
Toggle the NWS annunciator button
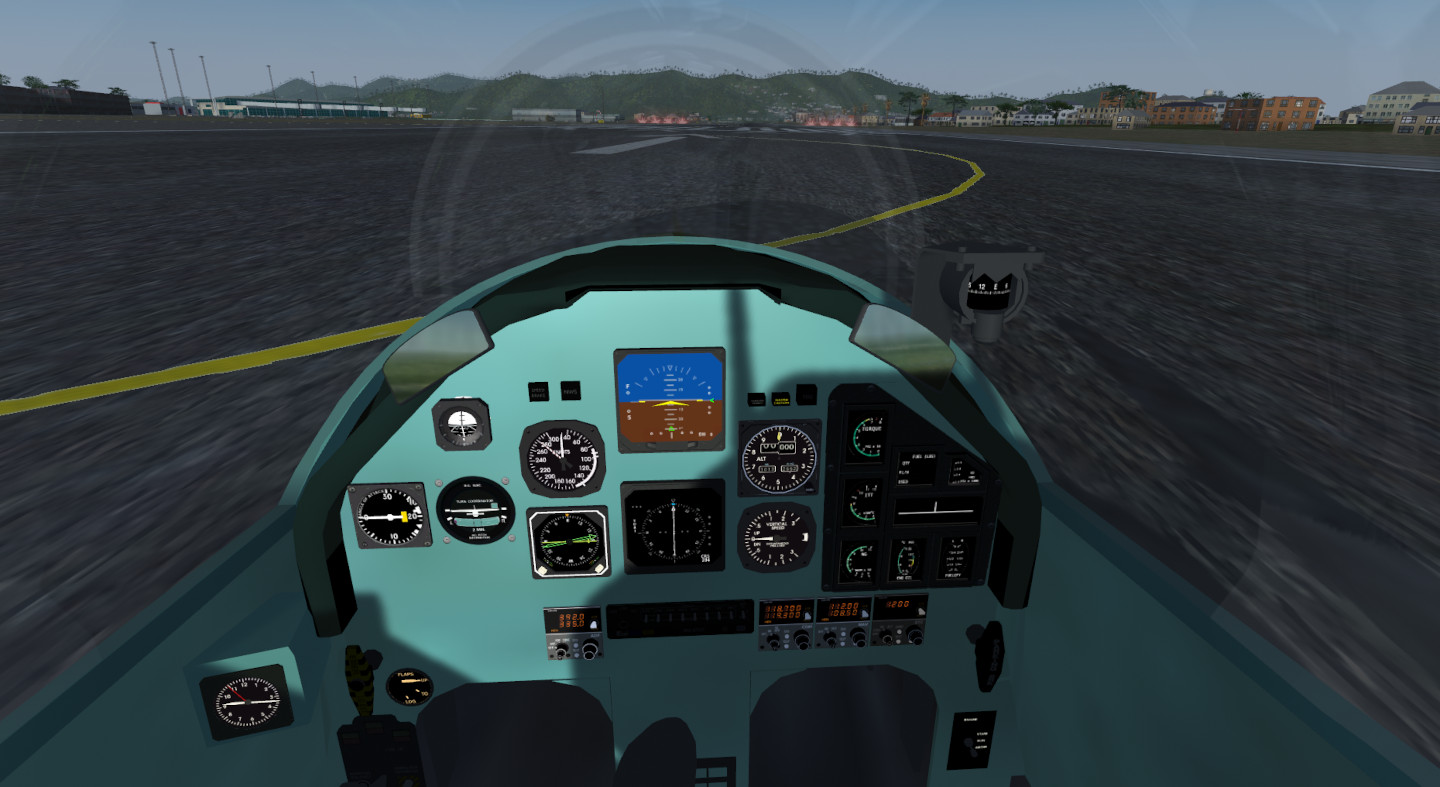click(x=570, y=391)
